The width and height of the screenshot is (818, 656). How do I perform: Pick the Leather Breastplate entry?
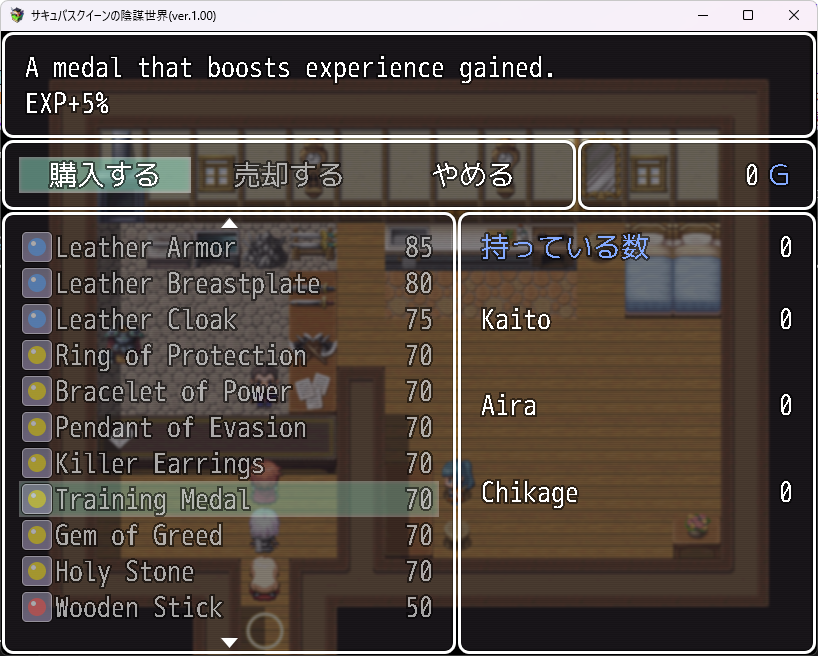(x=229, y=283)
